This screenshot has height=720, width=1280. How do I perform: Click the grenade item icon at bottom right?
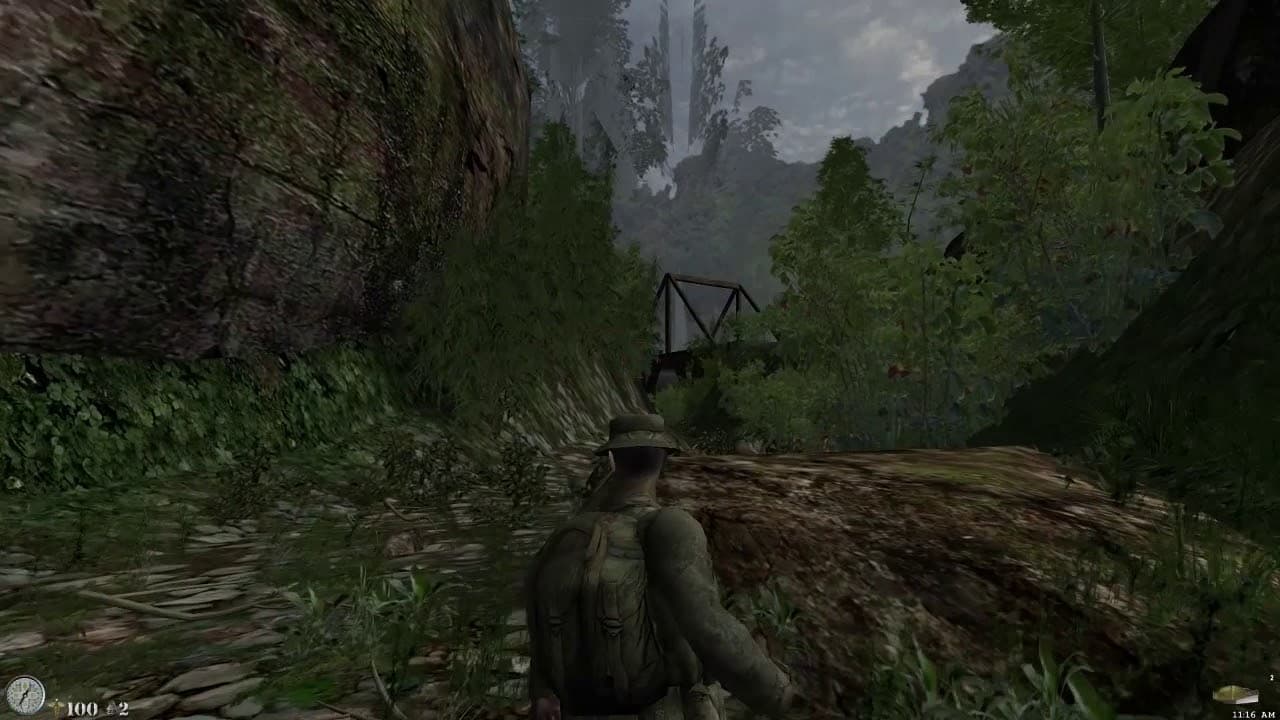tap(1235, 693)
